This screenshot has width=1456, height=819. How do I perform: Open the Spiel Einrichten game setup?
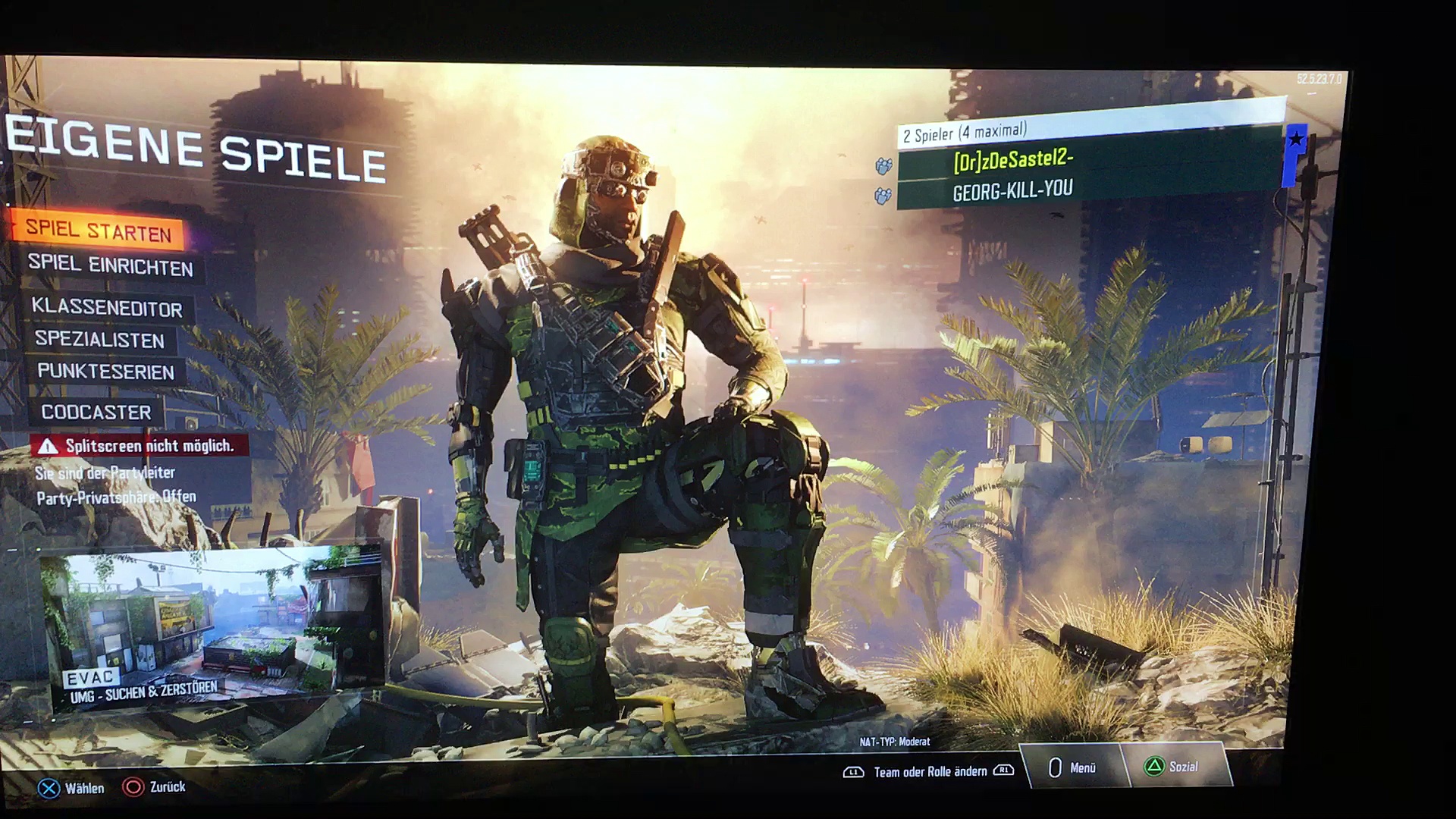click(111, 265)
